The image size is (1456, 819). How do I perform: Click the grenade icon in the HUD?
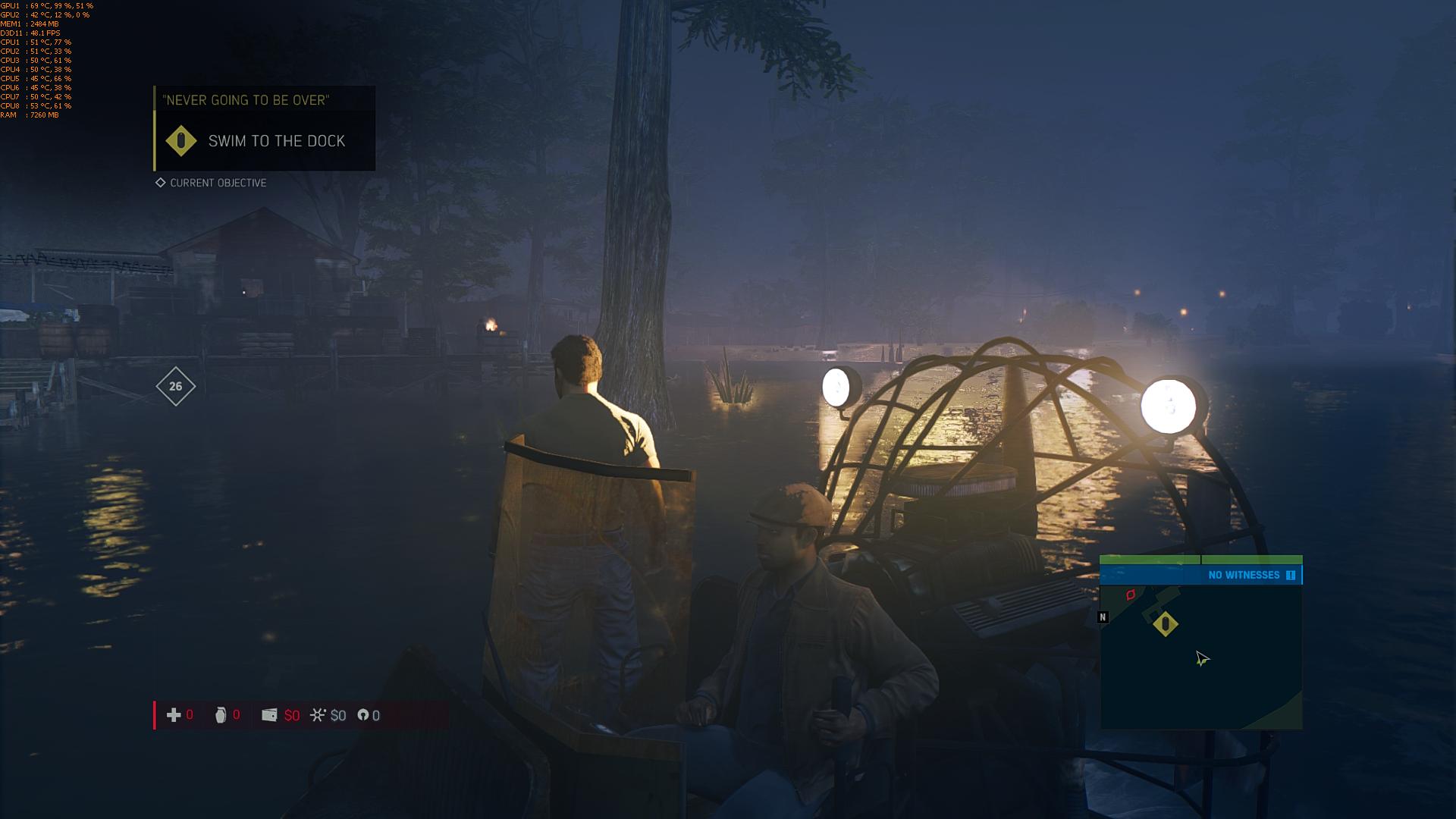tap(221, 715)
